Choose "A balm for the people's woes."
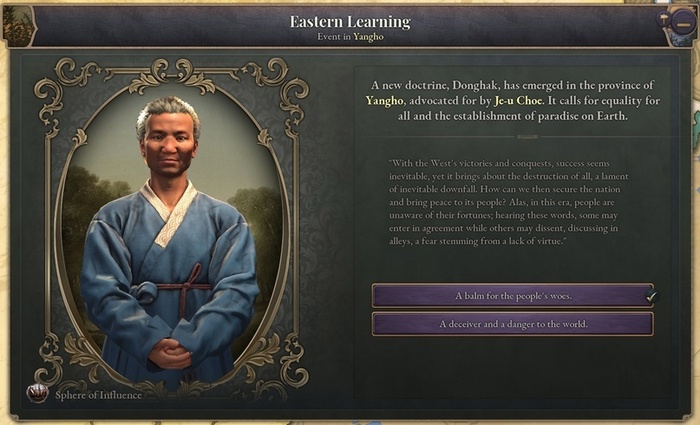Screen dimensions: 700x425 pyautogui.click(x=512, y=296)
